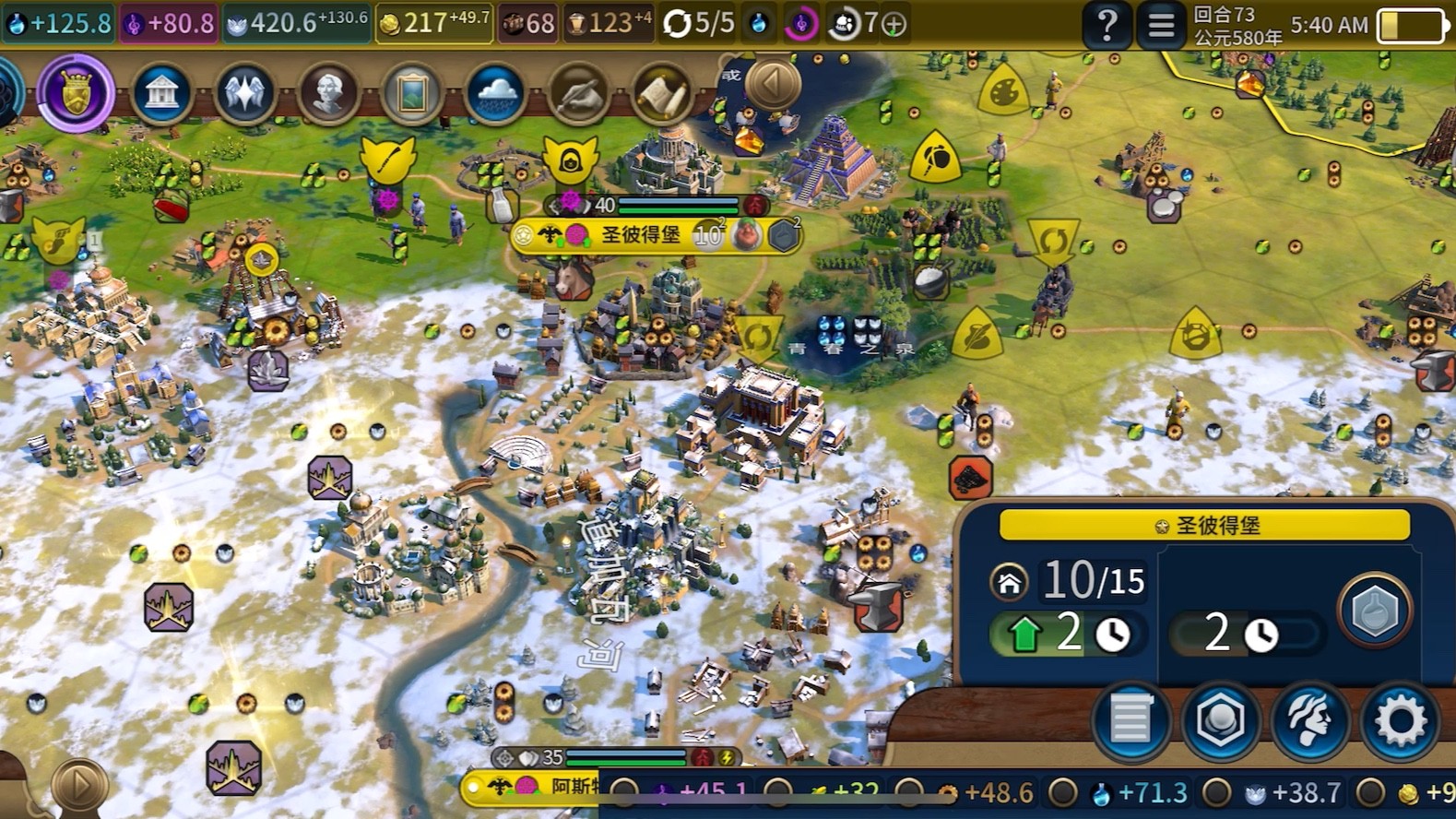Open the city-states building icon
The height and width of the screenshot is (819, 1456).
click(161, 93)
